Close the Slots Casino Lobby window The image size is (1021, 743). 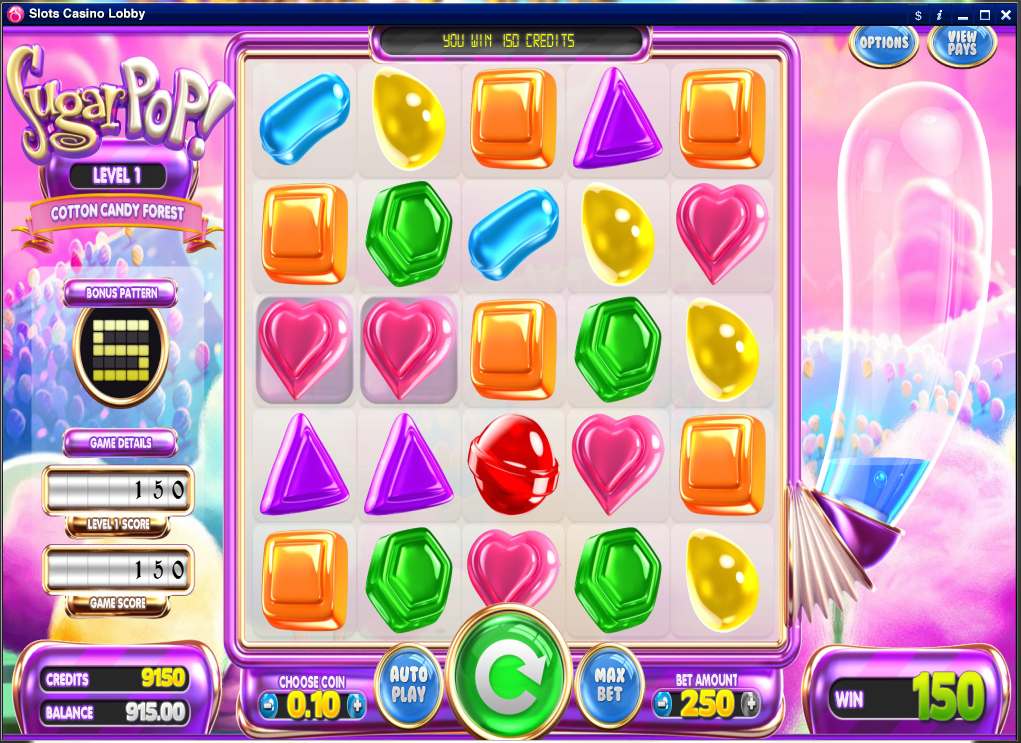(1006, 15)
